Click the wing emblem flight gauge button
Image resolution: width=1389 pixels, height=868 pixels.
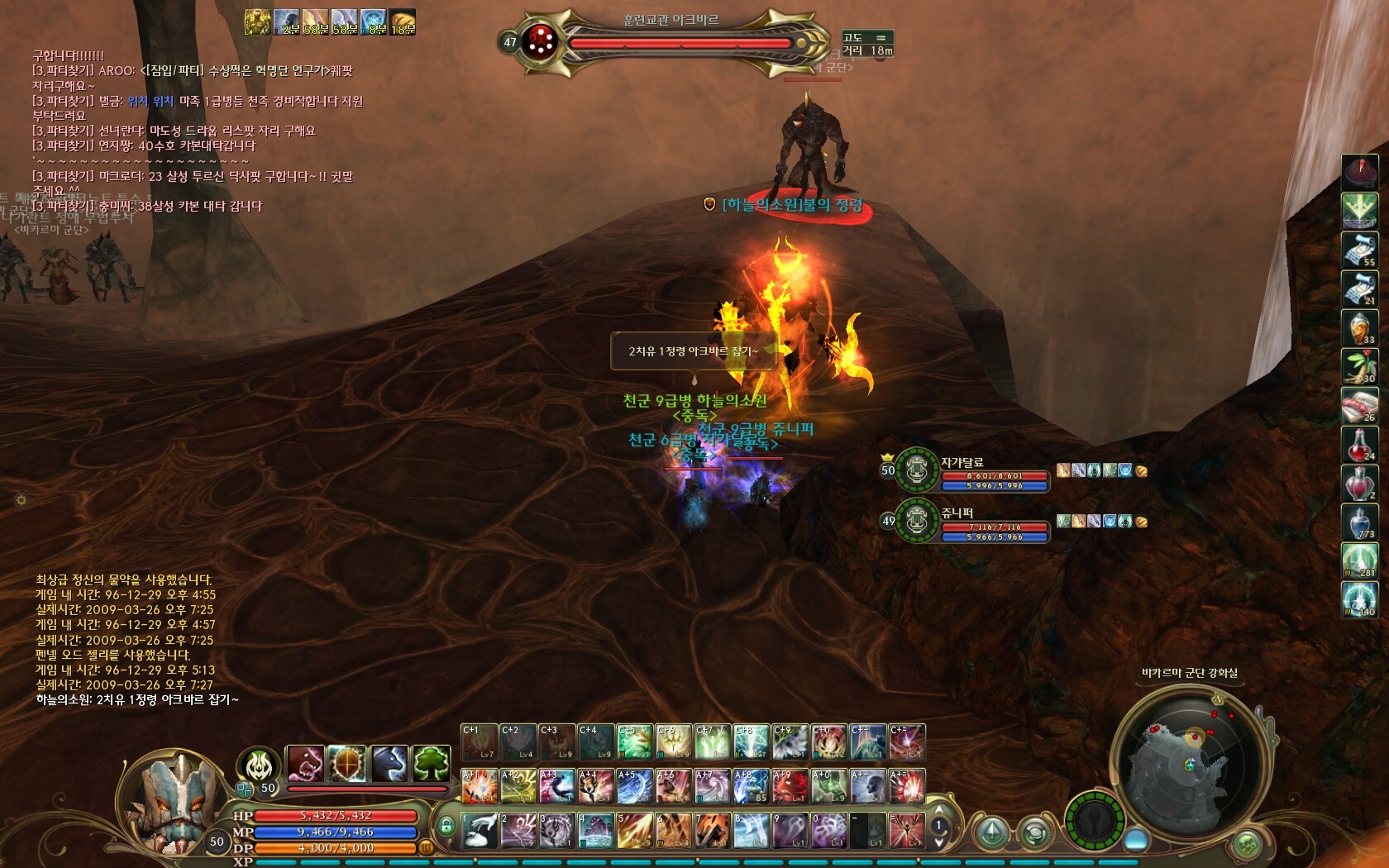pyautogui.click(x=1096, y=823)
